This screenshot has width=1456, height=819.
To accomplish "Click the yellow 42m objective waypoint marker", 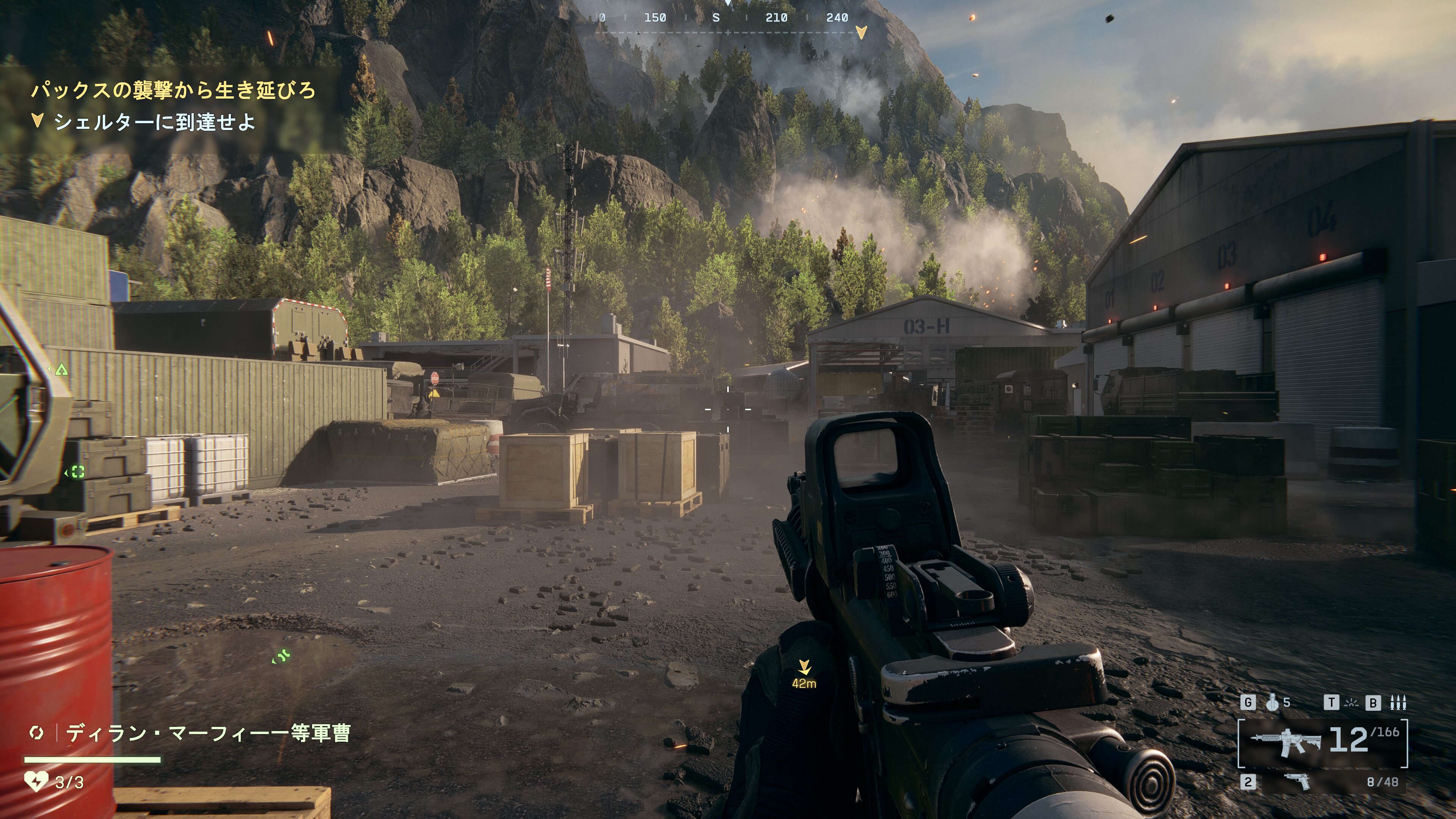I will tap(804, 668).
